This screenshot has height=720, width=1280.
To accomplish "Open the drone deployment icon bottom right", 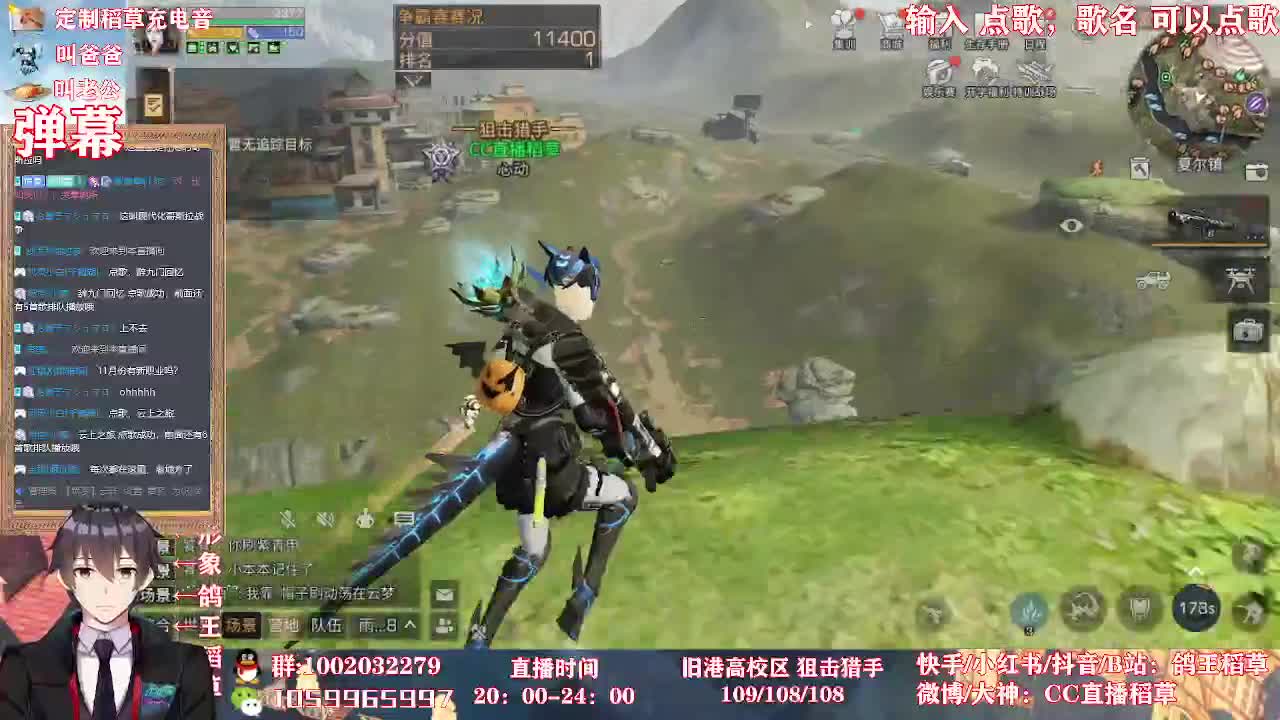I will (x=1240, y=282).
